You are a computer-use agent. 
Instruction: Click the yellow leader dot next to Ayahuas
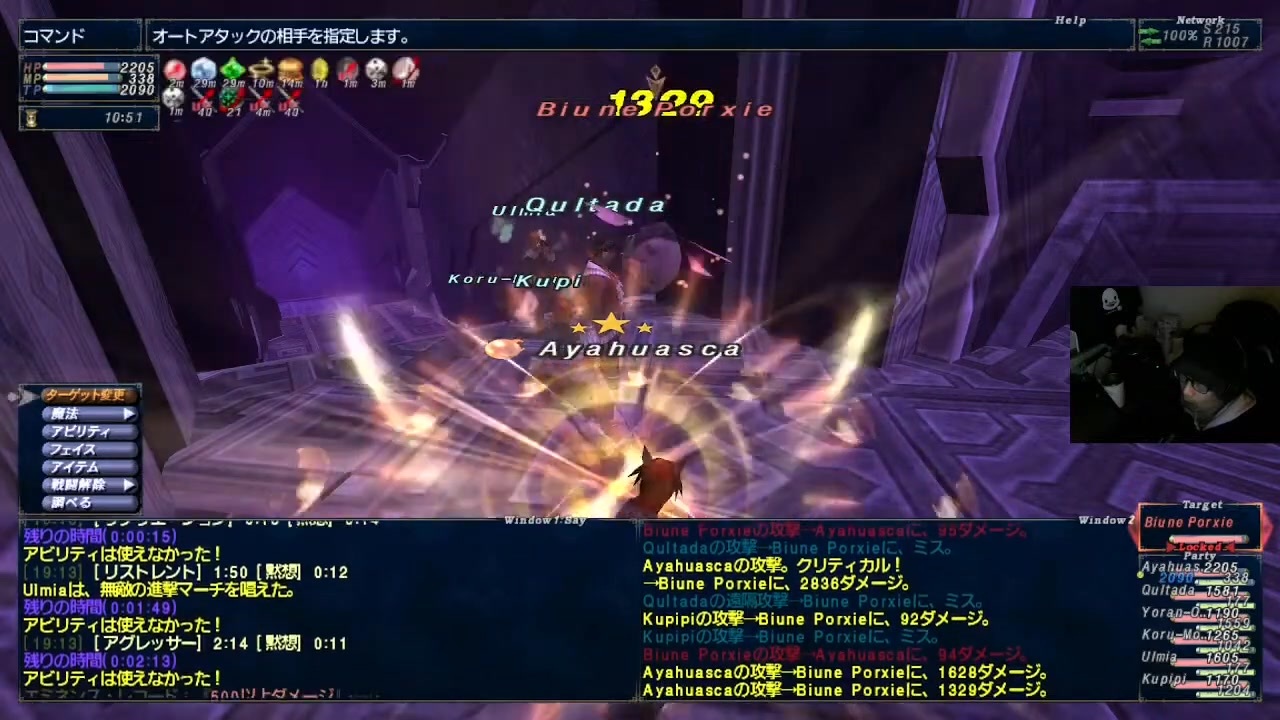click(x=1139, y=576)
